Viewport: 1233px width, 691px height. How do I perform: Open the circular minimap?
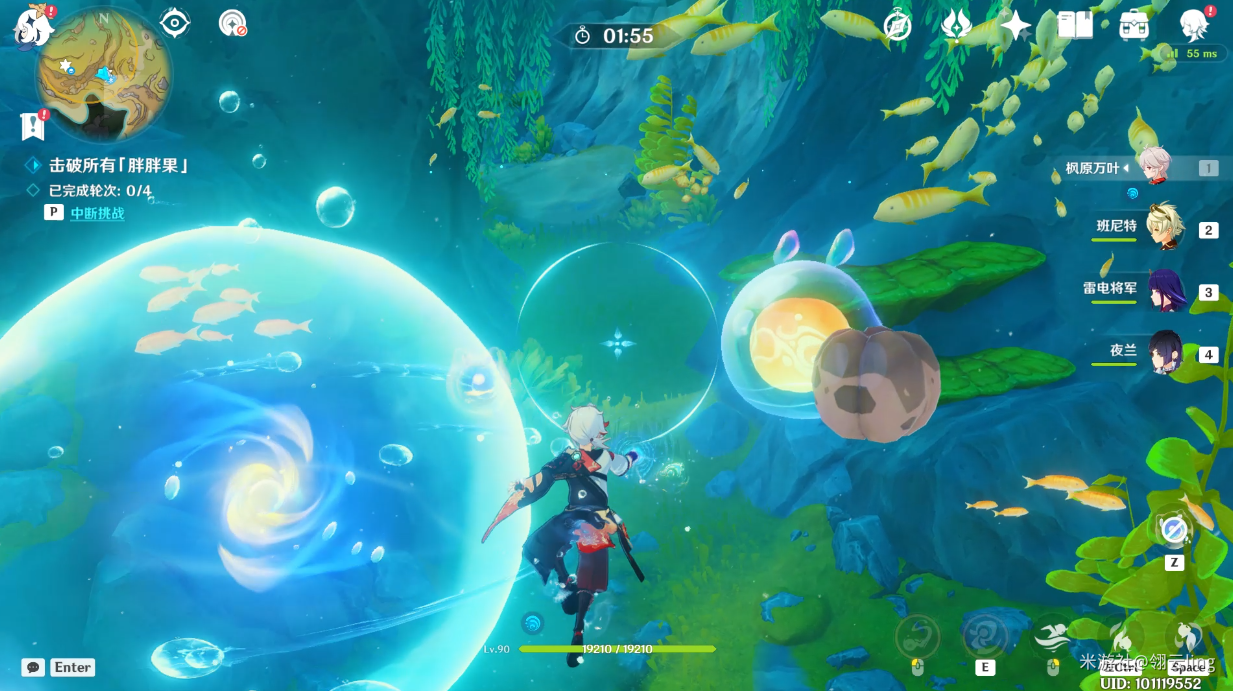tap(103, 74)
